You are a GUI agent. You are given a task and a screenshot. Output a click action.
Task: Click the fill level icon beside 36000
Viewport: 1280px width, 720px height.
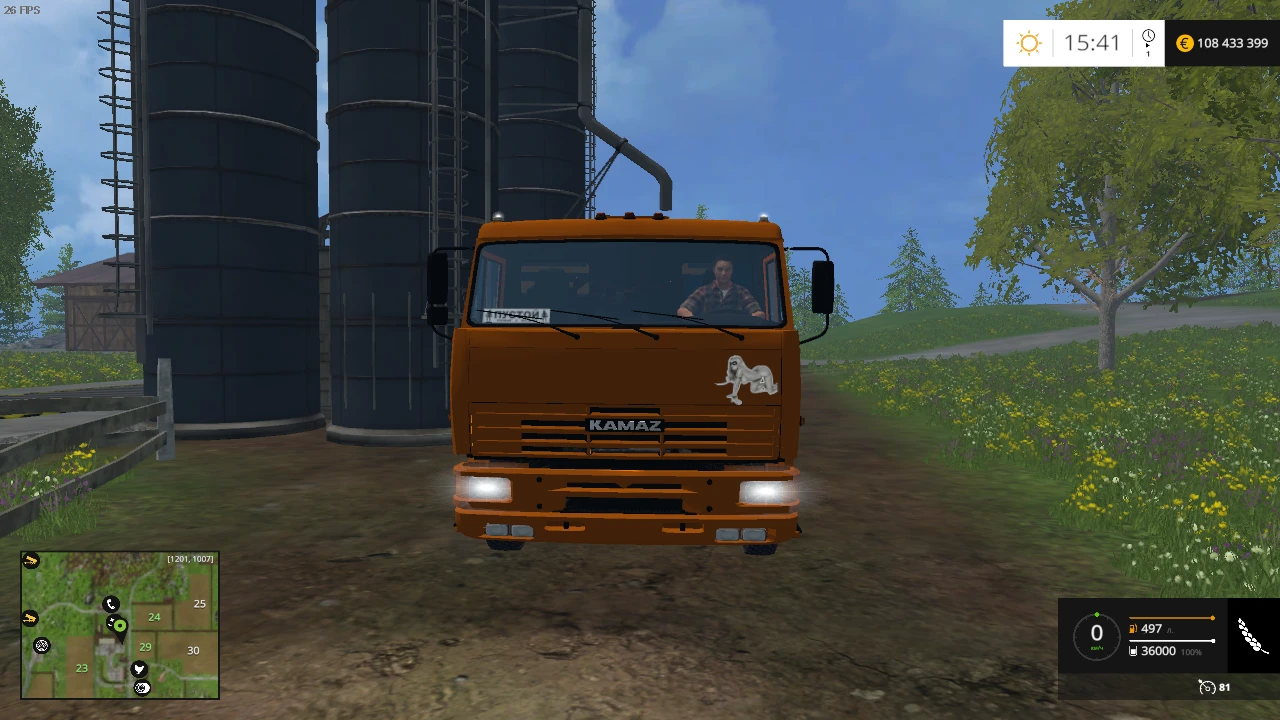(x=1133, y=651)
